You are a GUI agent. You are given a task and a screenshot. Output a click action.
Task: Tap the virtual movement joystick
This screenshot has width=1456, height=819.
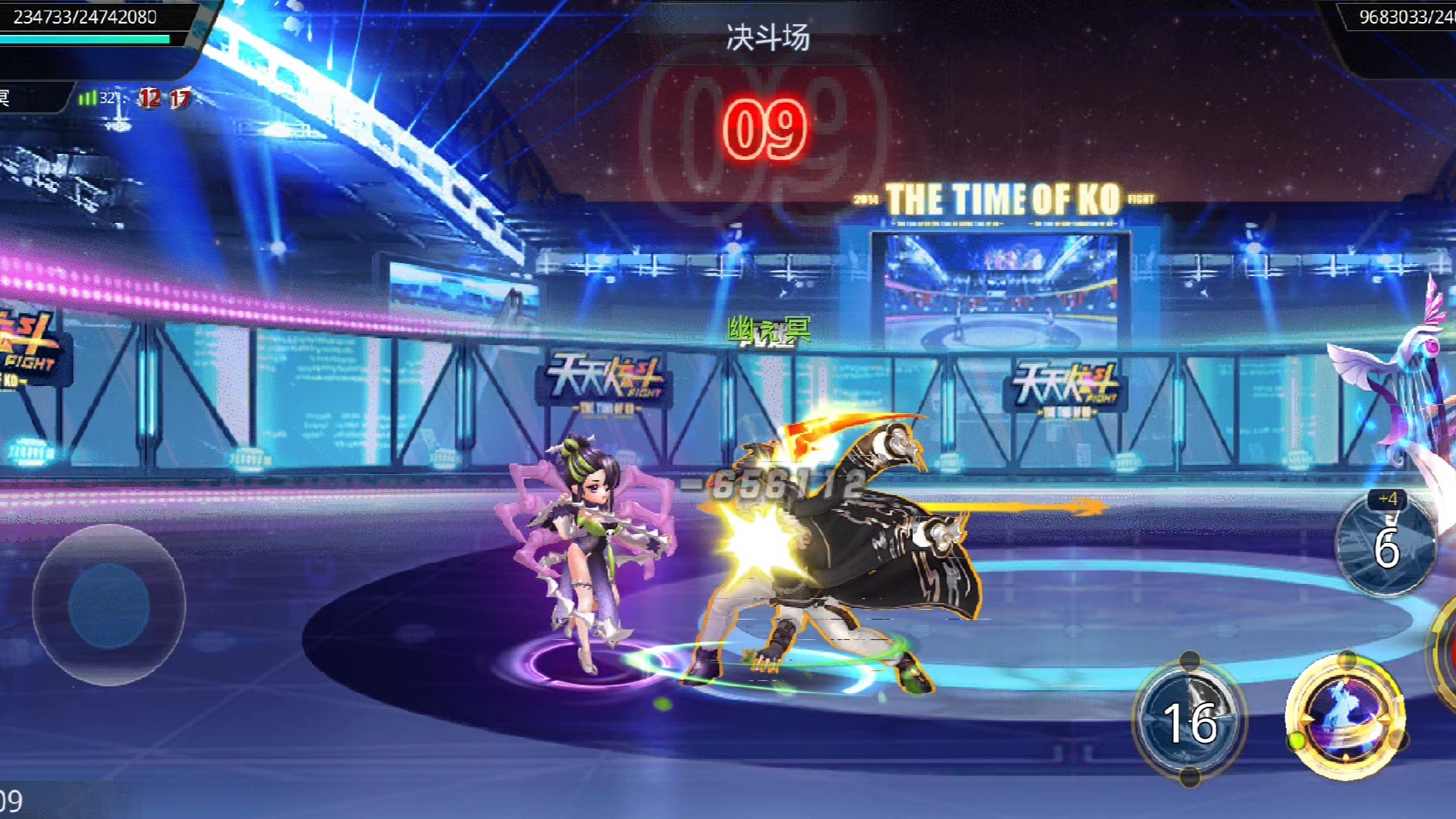click(108, 605)
